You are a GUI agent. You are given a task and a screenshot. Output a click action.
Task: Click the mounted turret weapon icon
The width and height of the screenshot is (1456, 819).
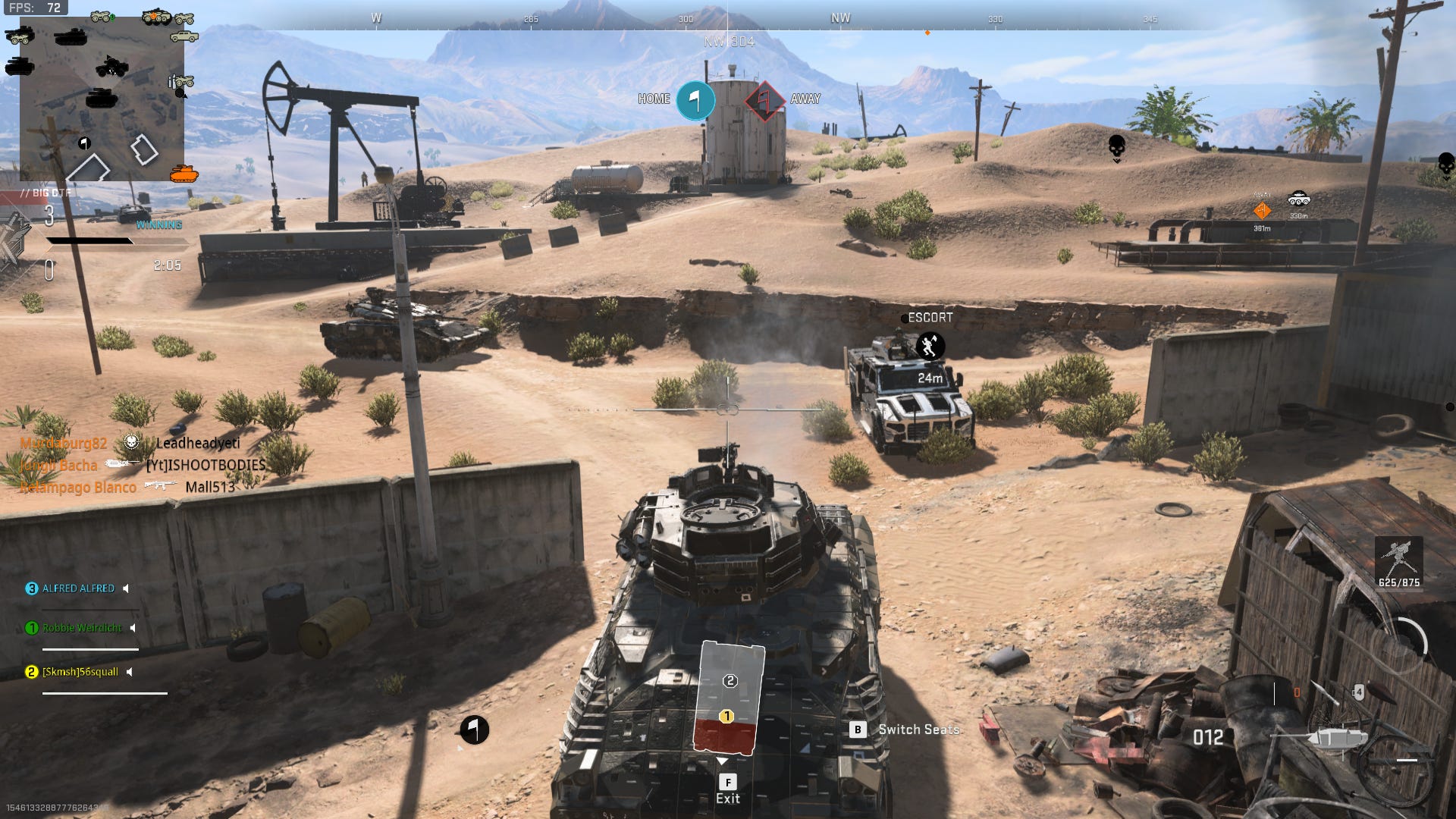(1398, 560)
